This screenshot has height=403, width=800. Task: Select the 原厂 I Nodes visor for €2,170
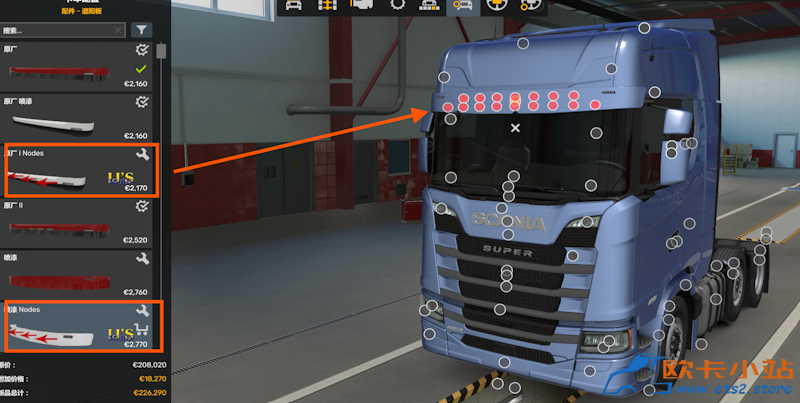[x=75, y=172]
